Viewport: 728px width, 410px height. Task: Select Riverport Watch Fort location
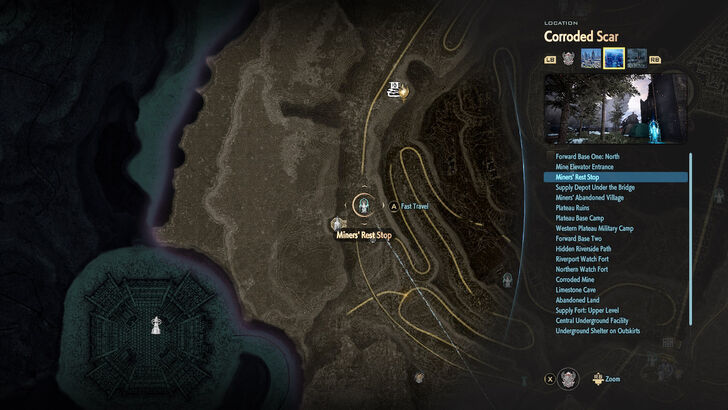tap(581, 259)
